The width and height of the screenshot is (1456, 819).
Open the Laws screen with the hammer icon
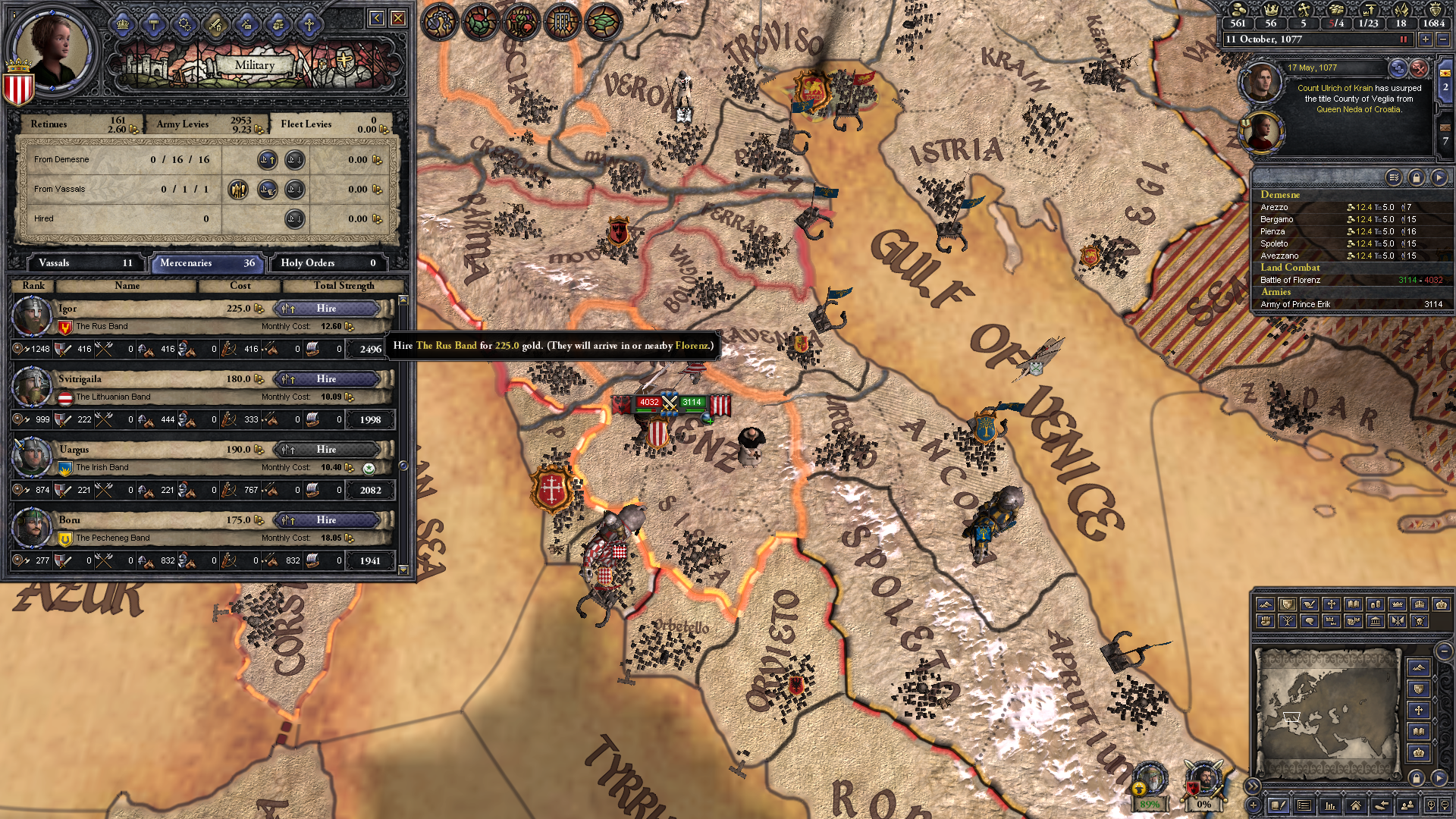pos(154,26)
